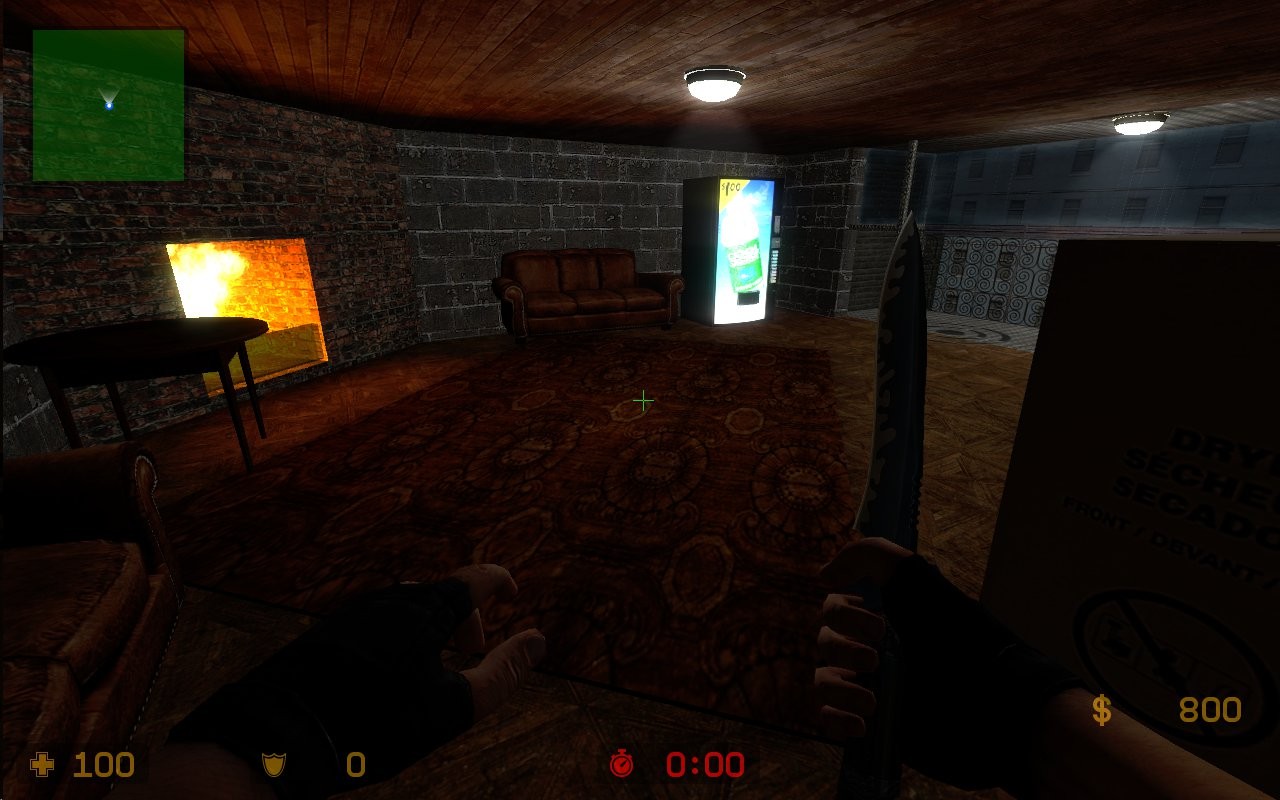Click the player position marker on radar
Image resolution: width=1280 pixels, height=800 pixels.
click(x=111, y=103)
